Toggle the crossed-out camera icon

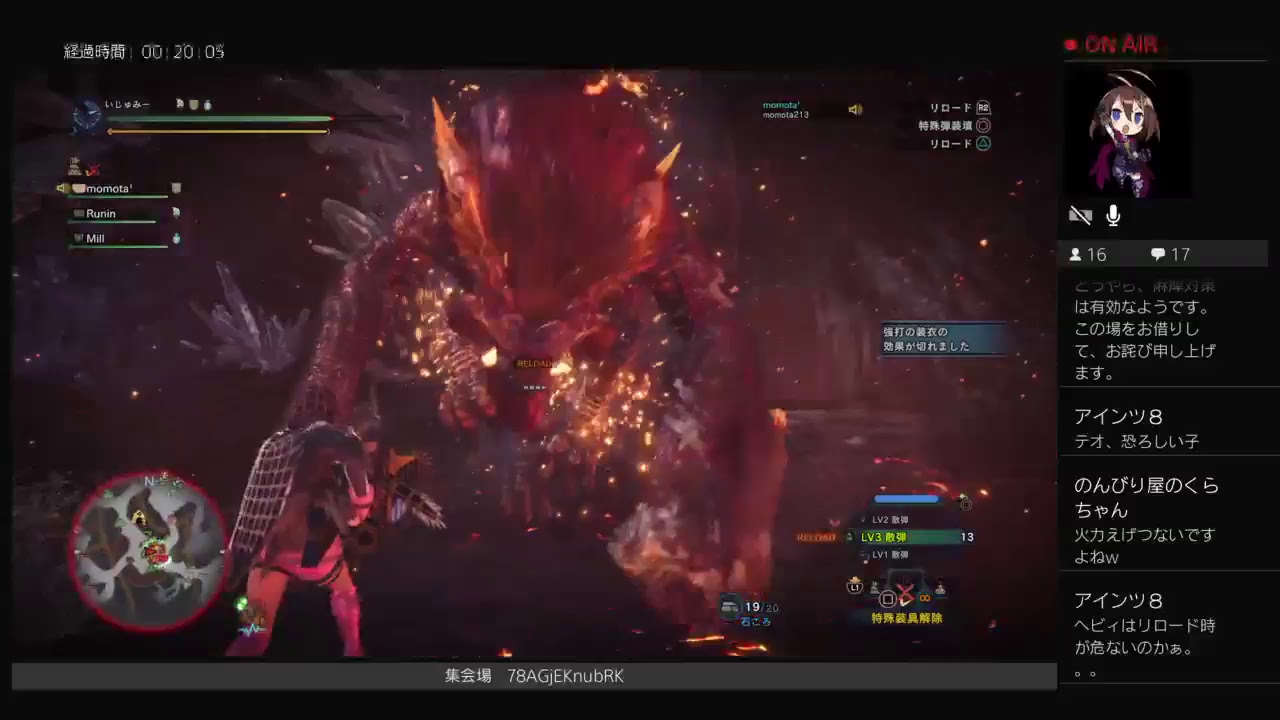[x=1080, y=214]
